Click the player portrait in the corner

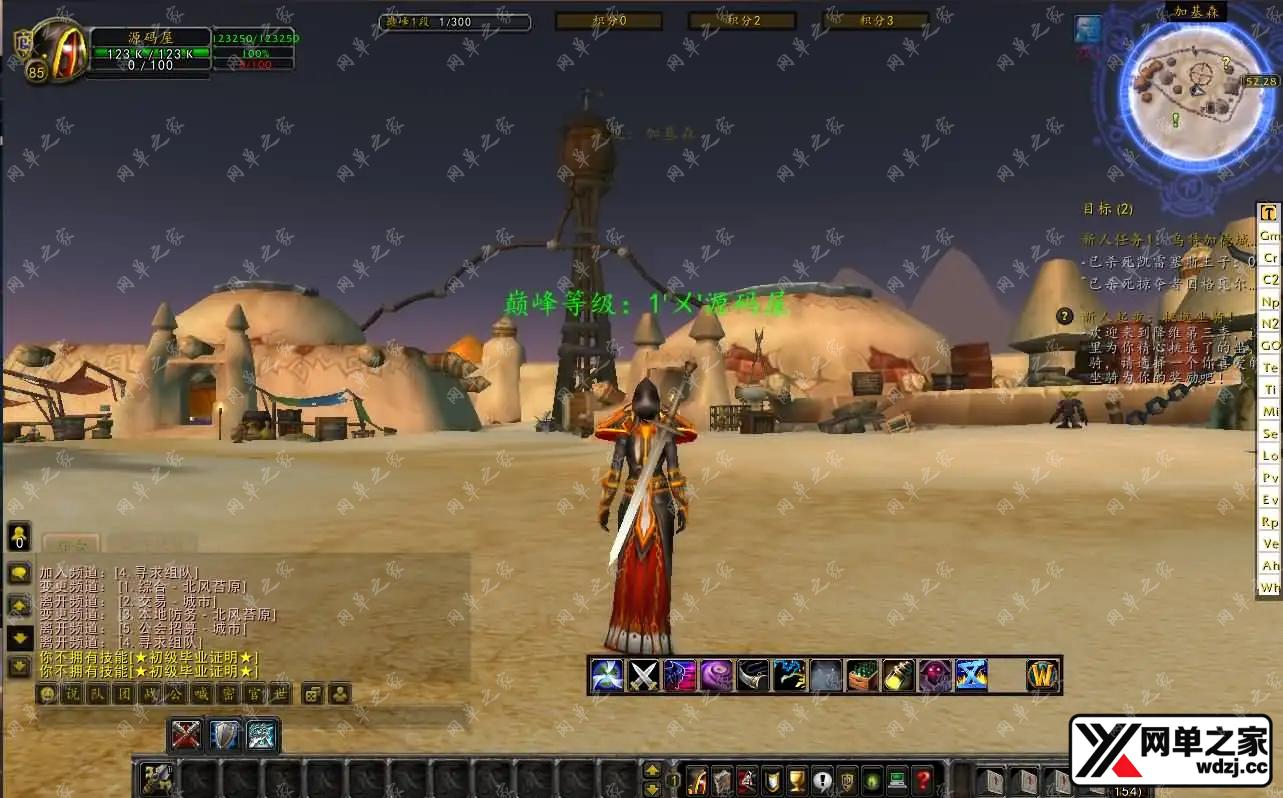(x=57, y=48)
